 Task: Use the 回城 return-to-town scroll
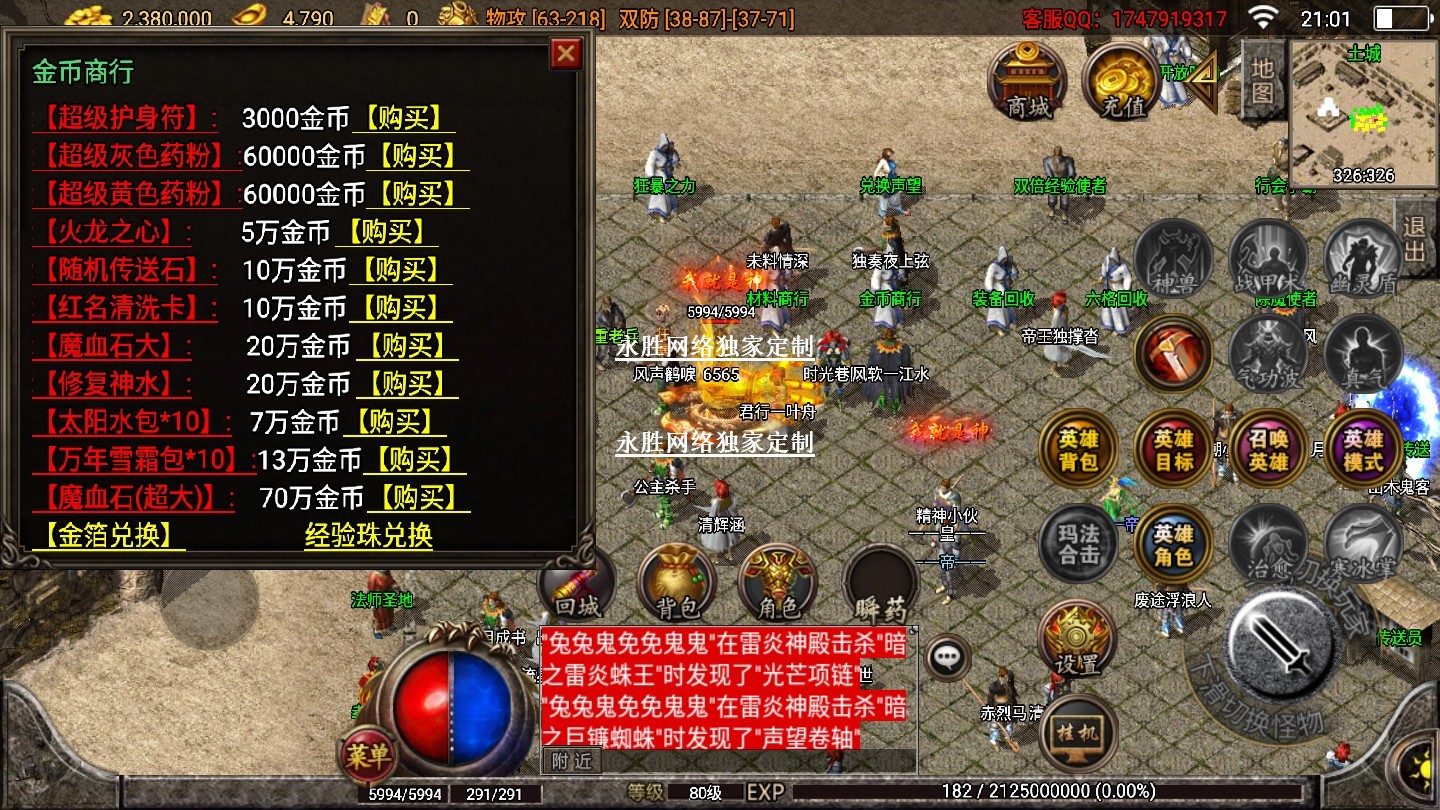pos(577,584)
